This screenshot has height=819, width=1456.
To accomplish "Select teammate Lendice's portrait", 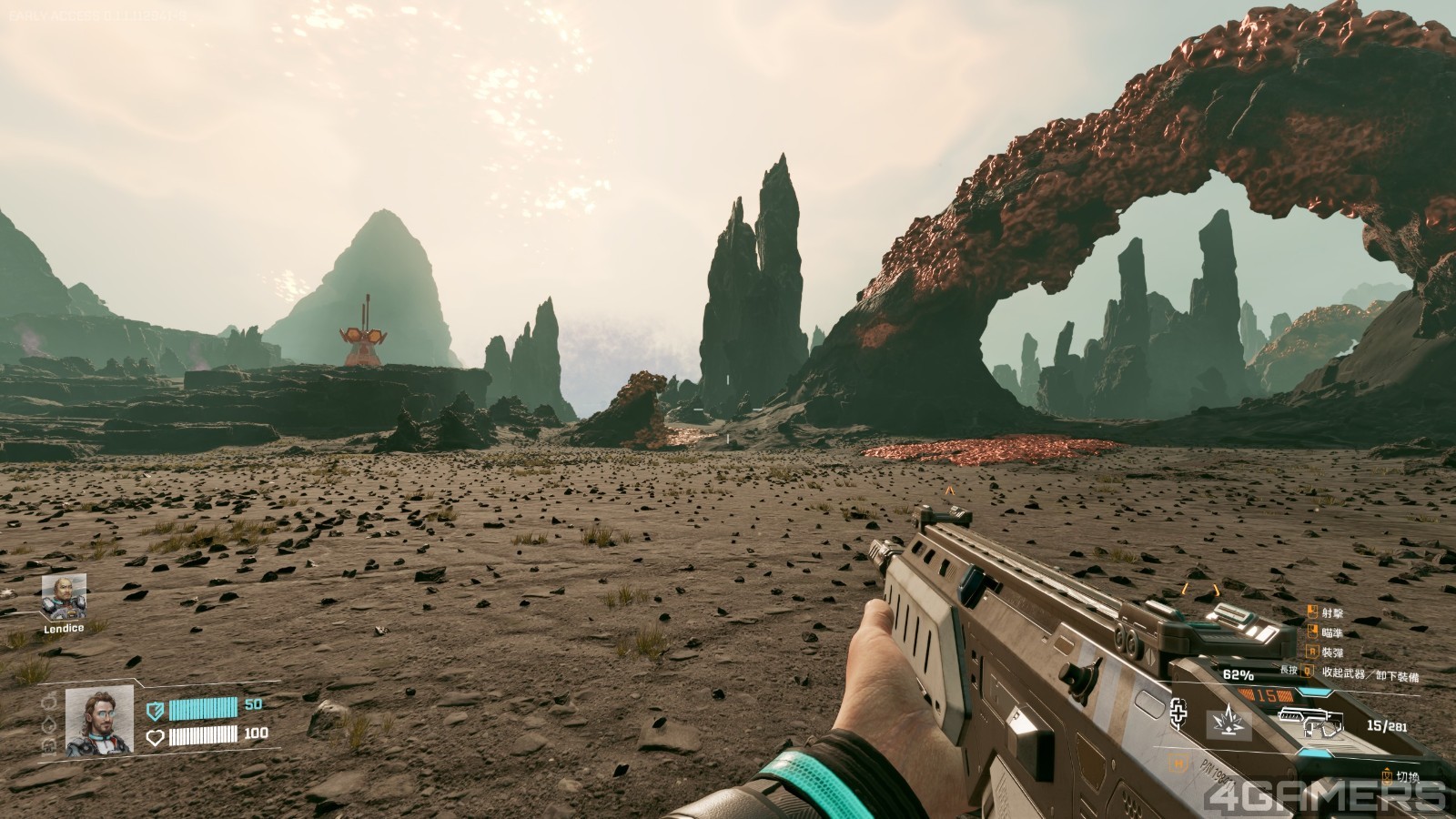I will 64,597.
